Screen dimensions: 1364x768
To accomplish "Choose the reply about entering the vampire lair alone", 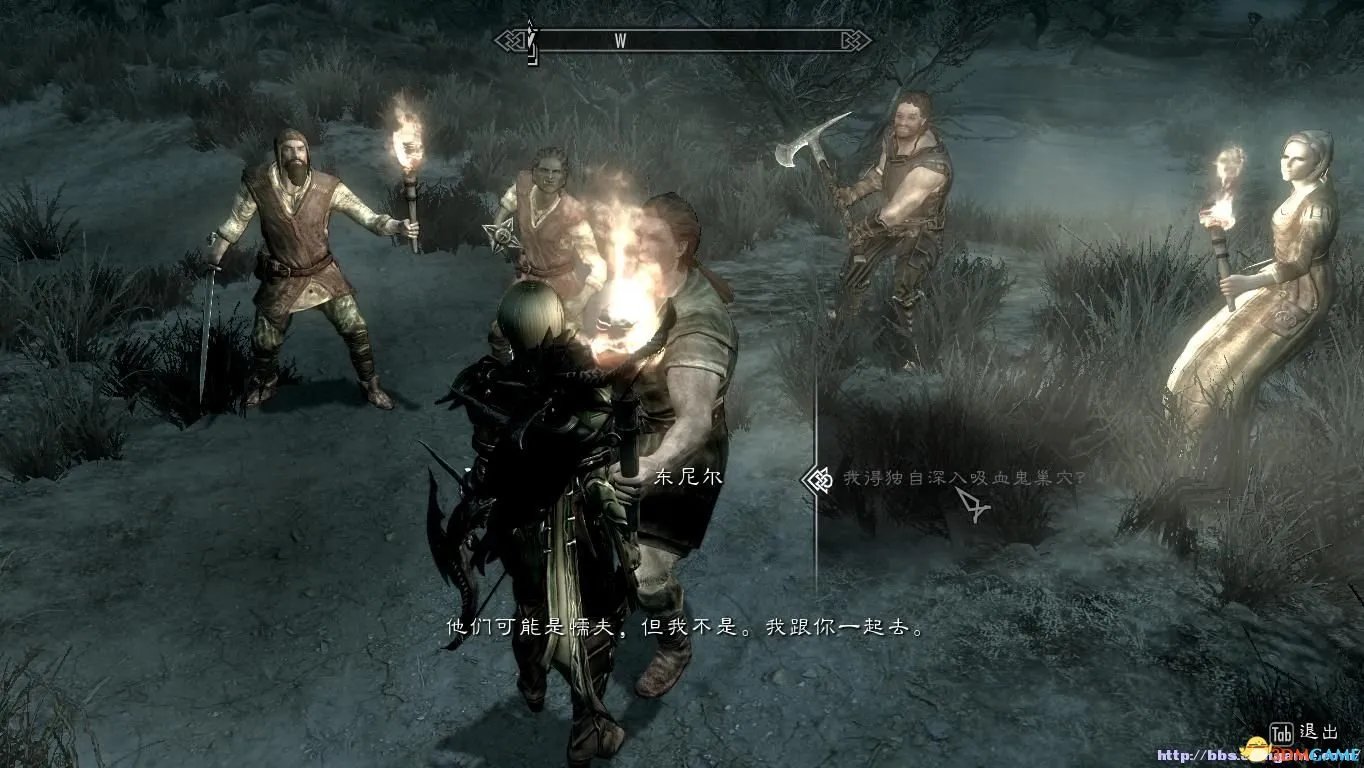I will click(963, 479).
